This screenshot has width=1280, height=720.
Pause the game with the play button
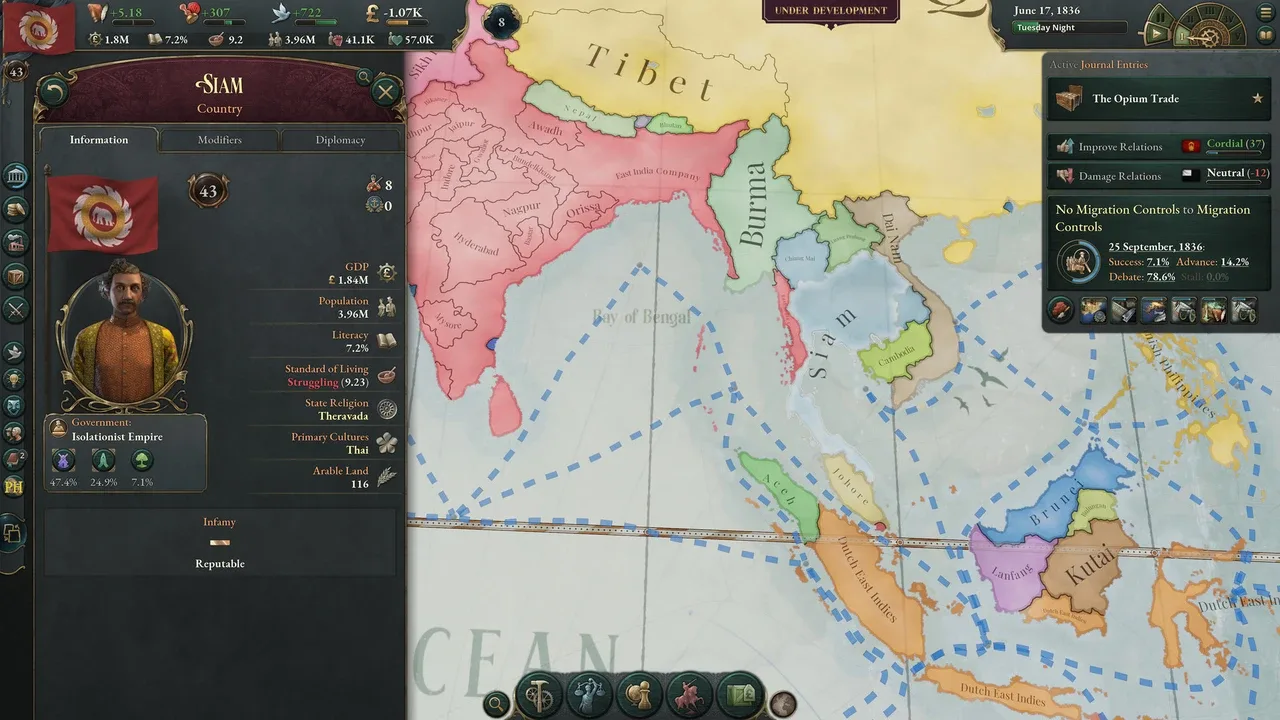coord(1156,34)
